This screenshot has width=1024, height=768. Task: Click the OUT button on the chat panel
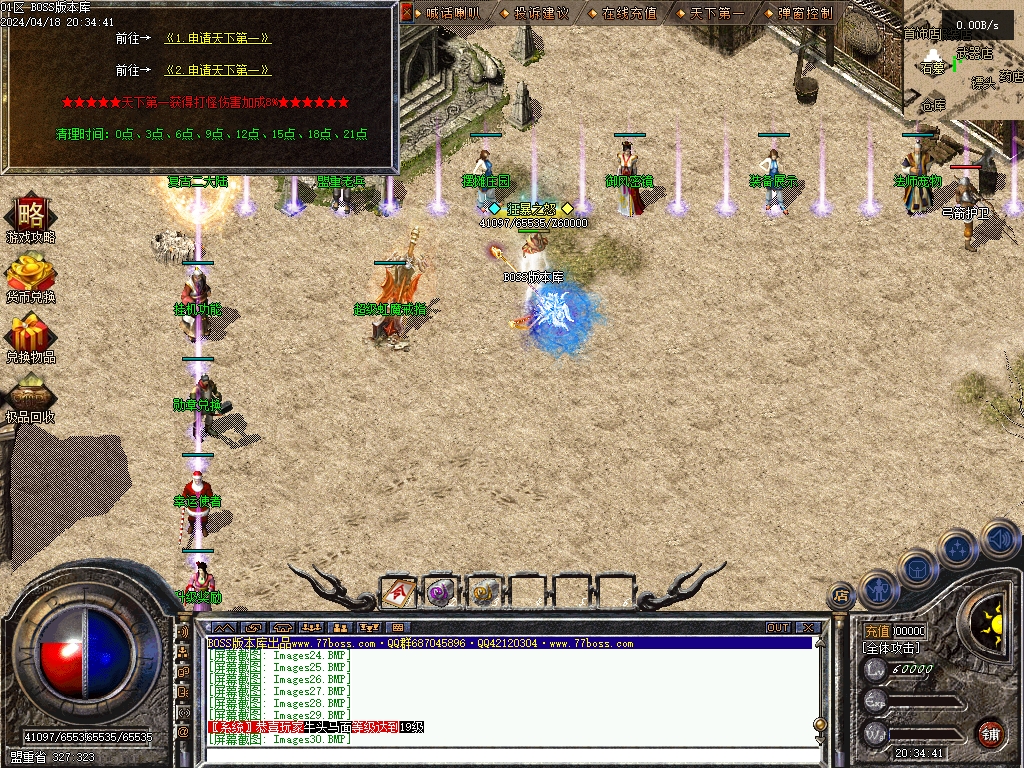[x=778, y=628]
